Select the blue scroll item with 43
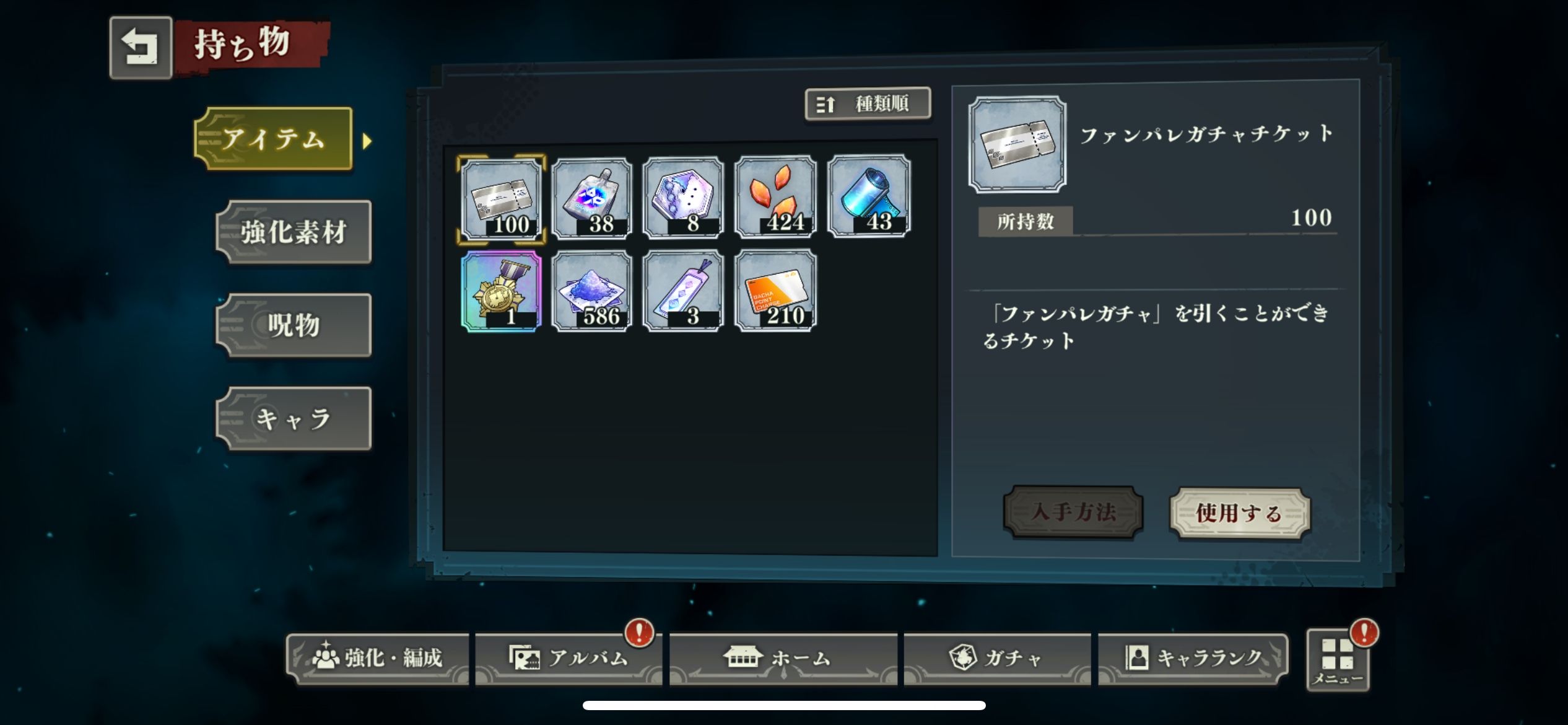1568x725 pixels. point(869,197)
